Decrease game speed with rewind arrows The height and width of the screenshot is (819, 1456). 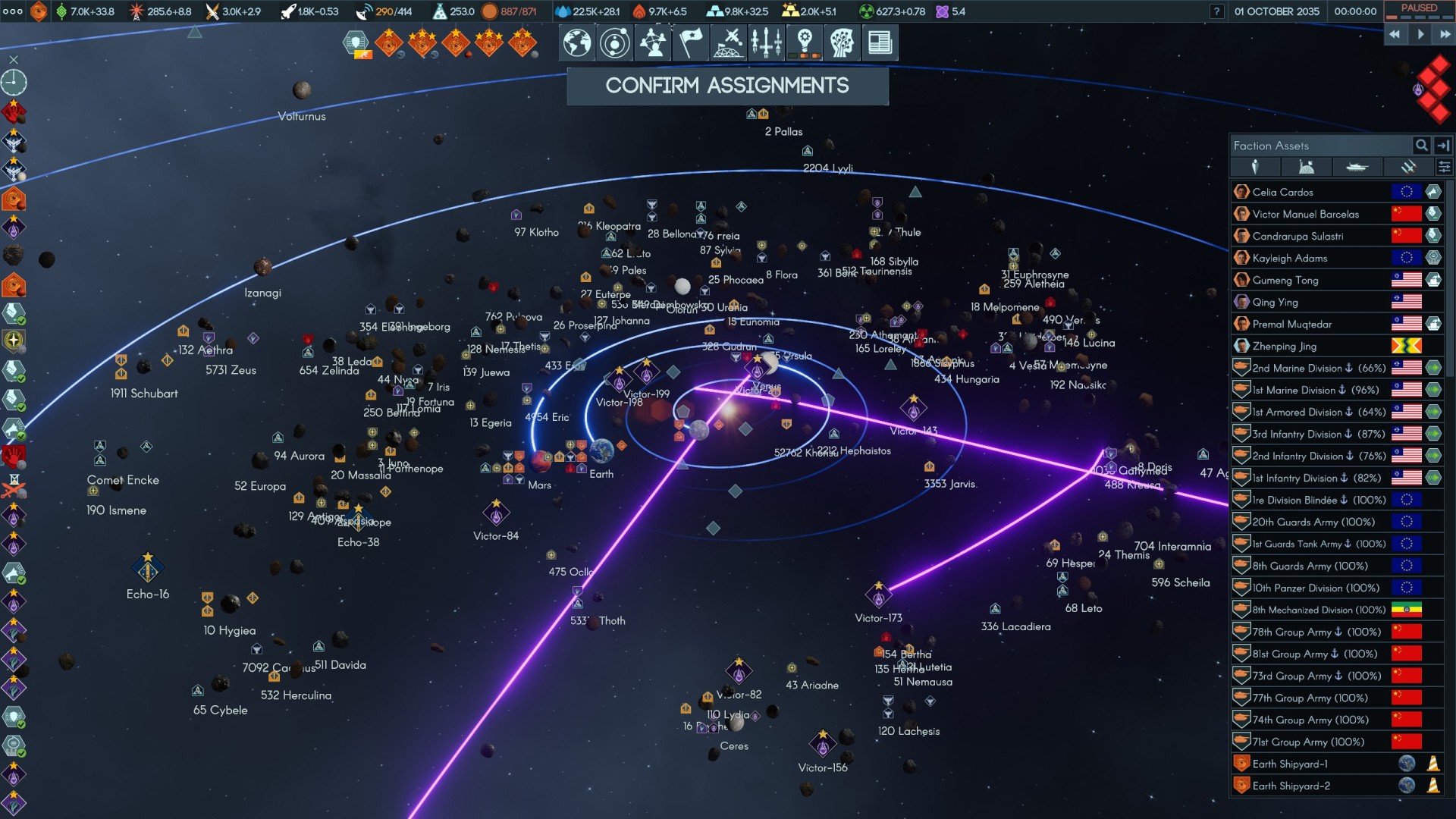1395,34
